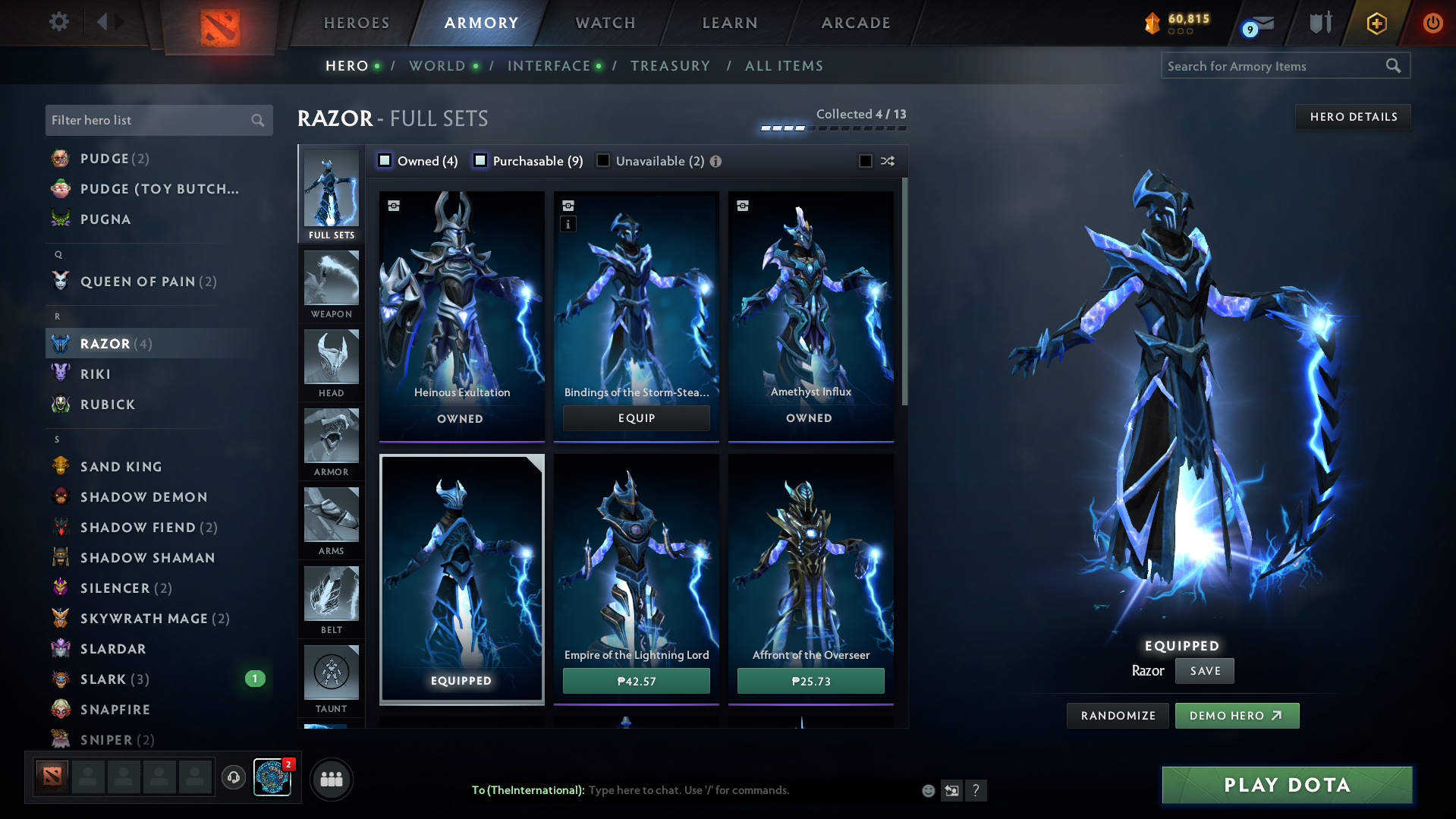Click the Razor hero portrait icon

(x=59, y=343)
